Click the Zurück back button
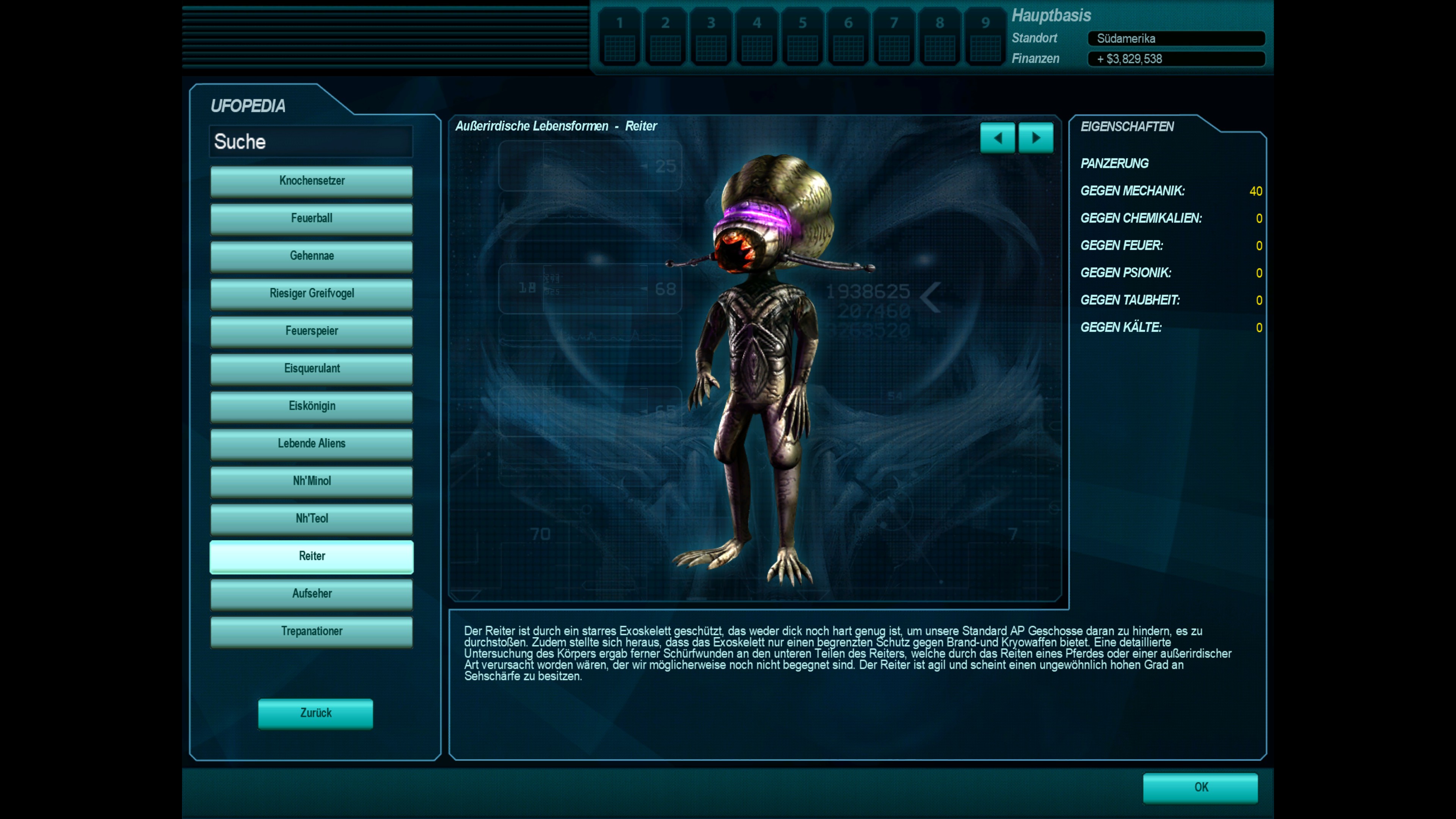Screen dimensions: 1456x819 (x=315, y=713)
